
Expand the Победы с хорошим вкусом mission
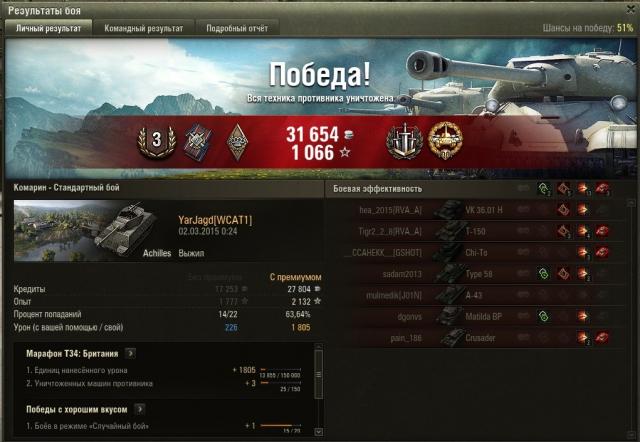pyautogui.click(x=139, y=408)
